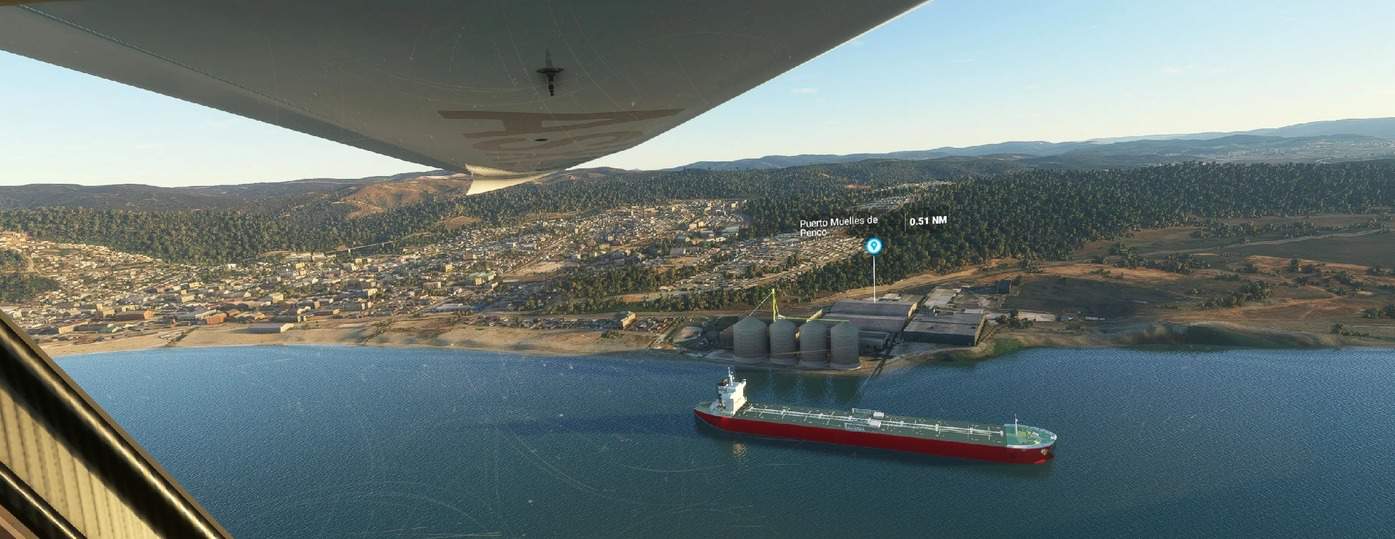
Task: Select the Puerto Muelles de Penco location pin
Action: [873, 245]
